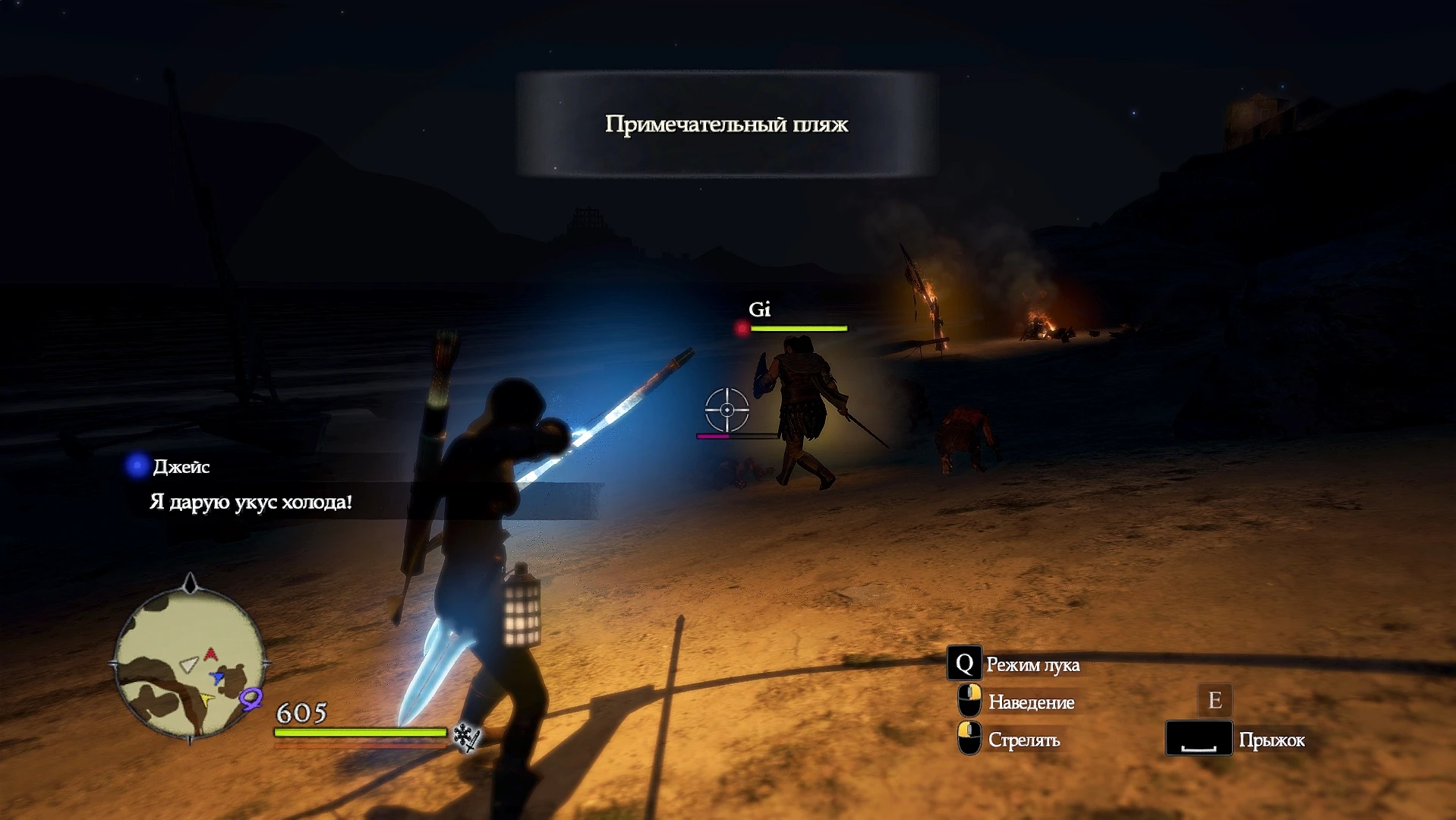Click the mouse left-button icon beside Стрелять
The image size is (1456, 820).
[969, 736]
